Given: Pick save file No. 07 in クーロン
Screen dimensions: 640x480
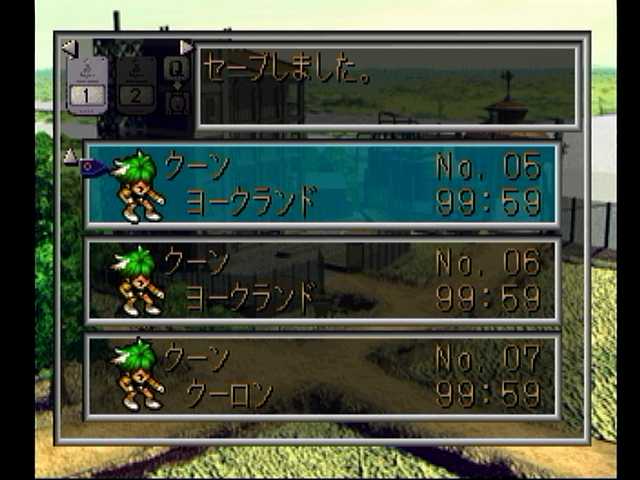Looking at the screenshot, I should pos(322,375).
